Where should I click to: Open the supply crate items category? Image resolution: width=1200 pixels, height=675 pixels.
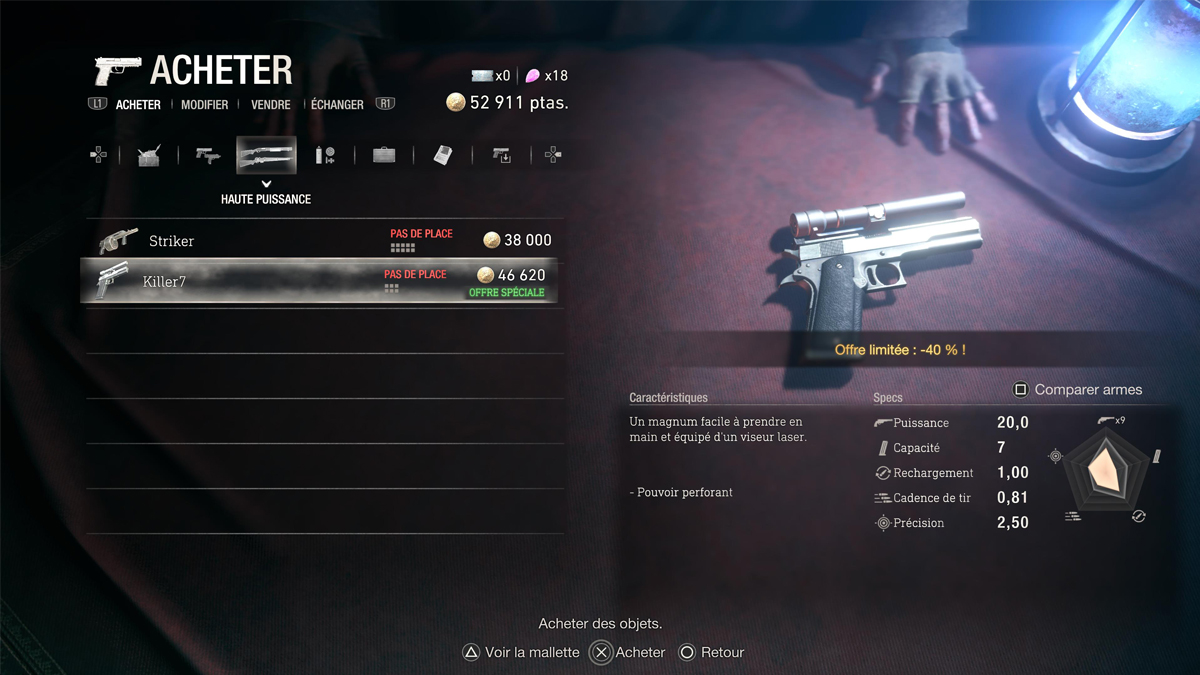pos(149,155)
